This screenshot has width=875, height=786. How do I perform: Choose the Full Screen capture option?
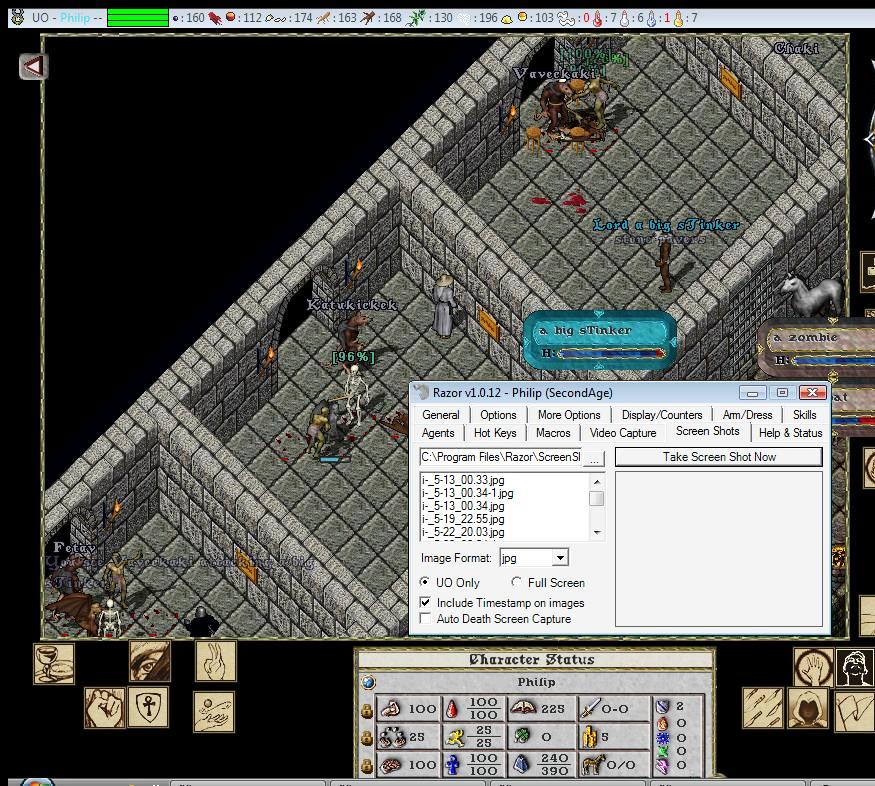click(517, 582)
